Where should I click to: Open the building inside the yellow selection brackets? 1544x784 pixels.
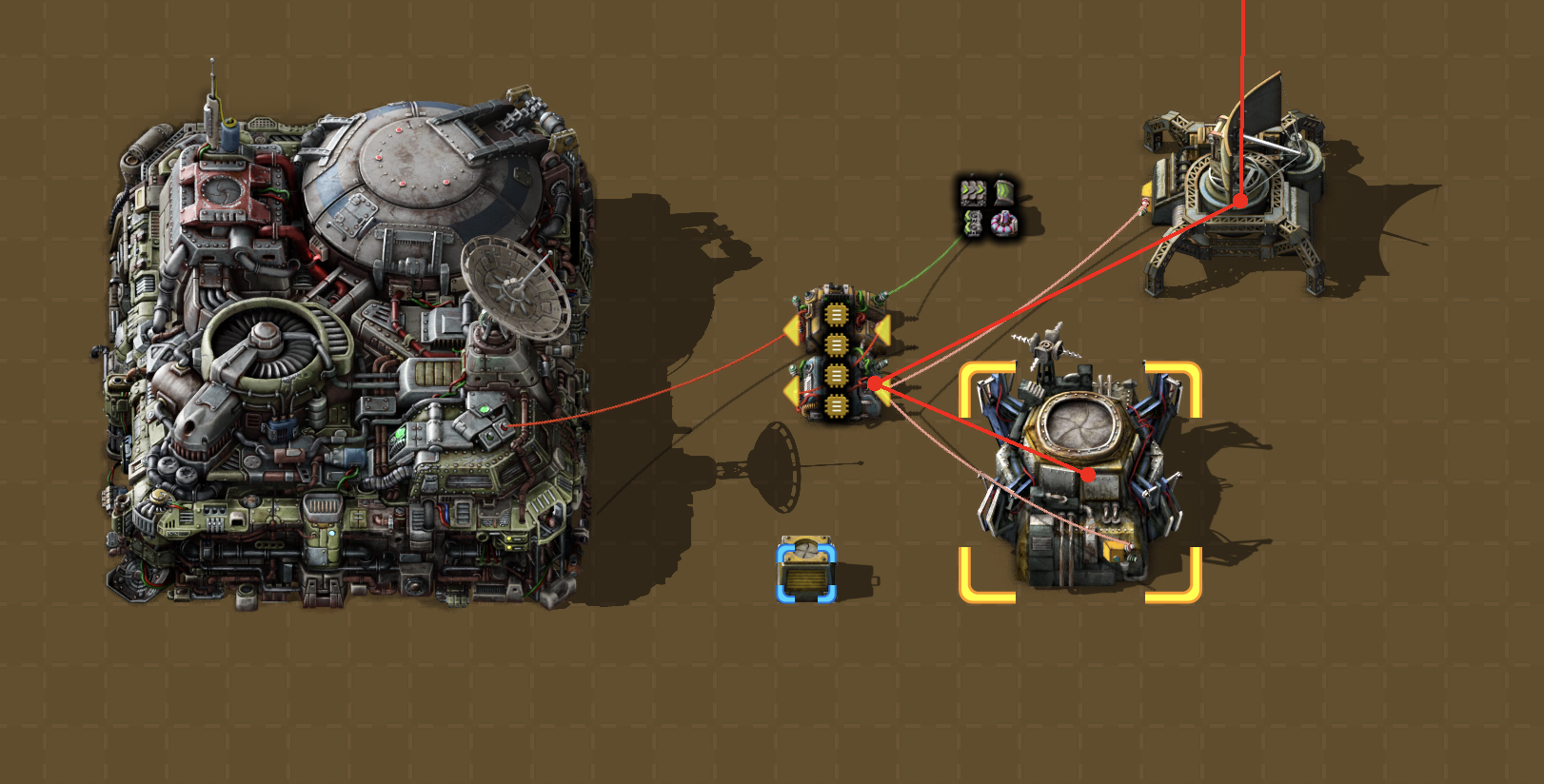(1080, 480)
